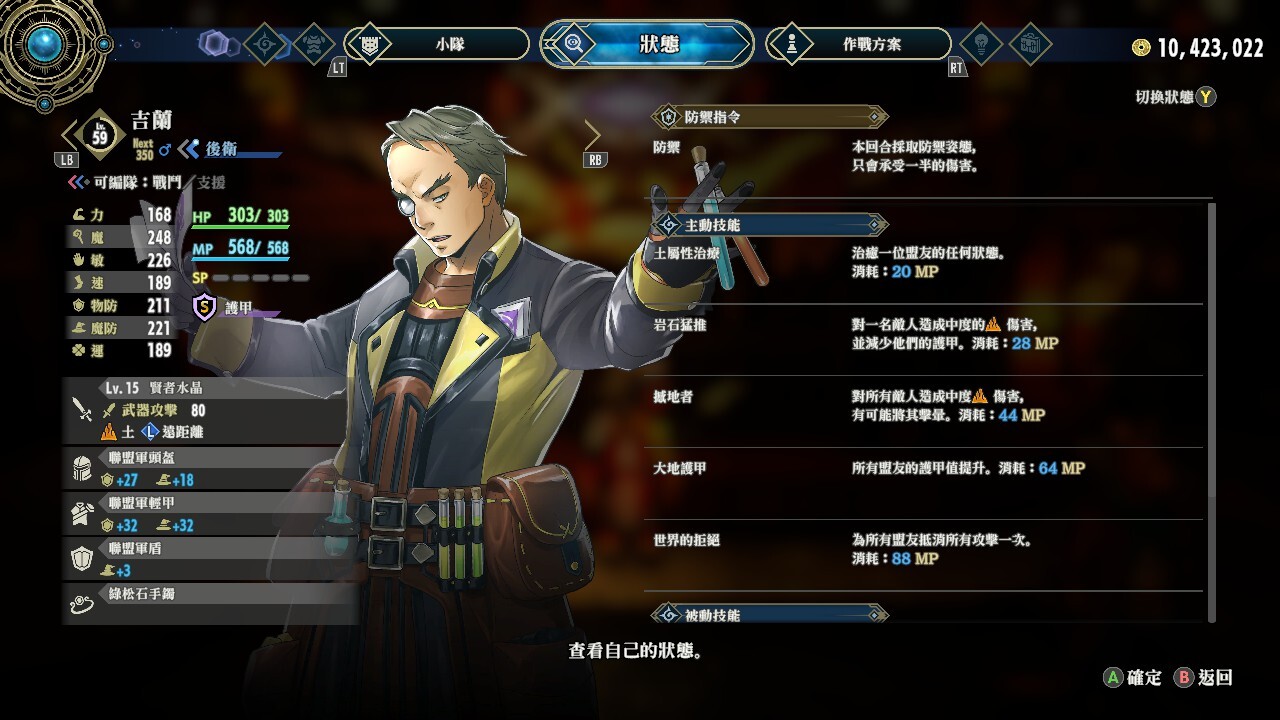Choose the 撼地者 skill row
The image size is (1280, 720).
[x=925, y=407]
